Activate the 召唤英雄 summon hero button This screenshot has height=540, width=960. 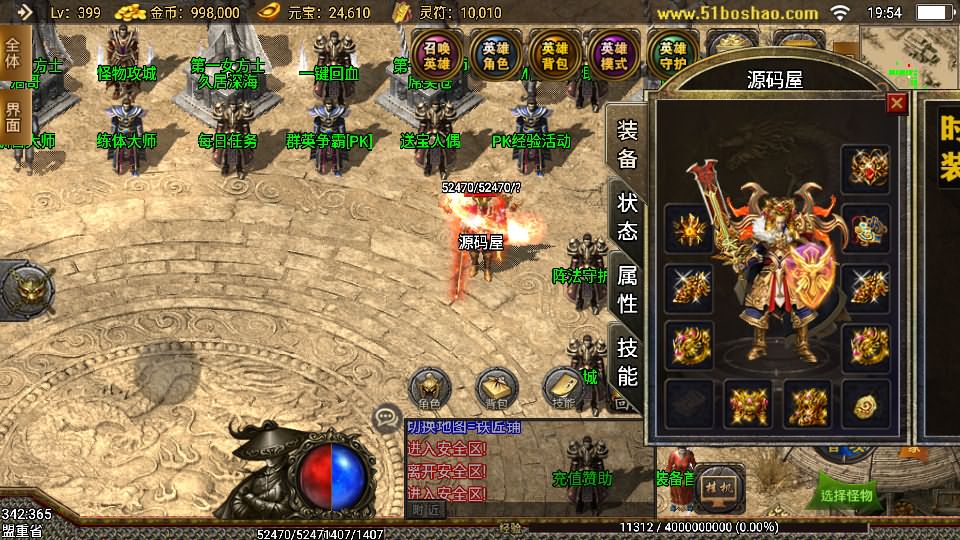437,55
